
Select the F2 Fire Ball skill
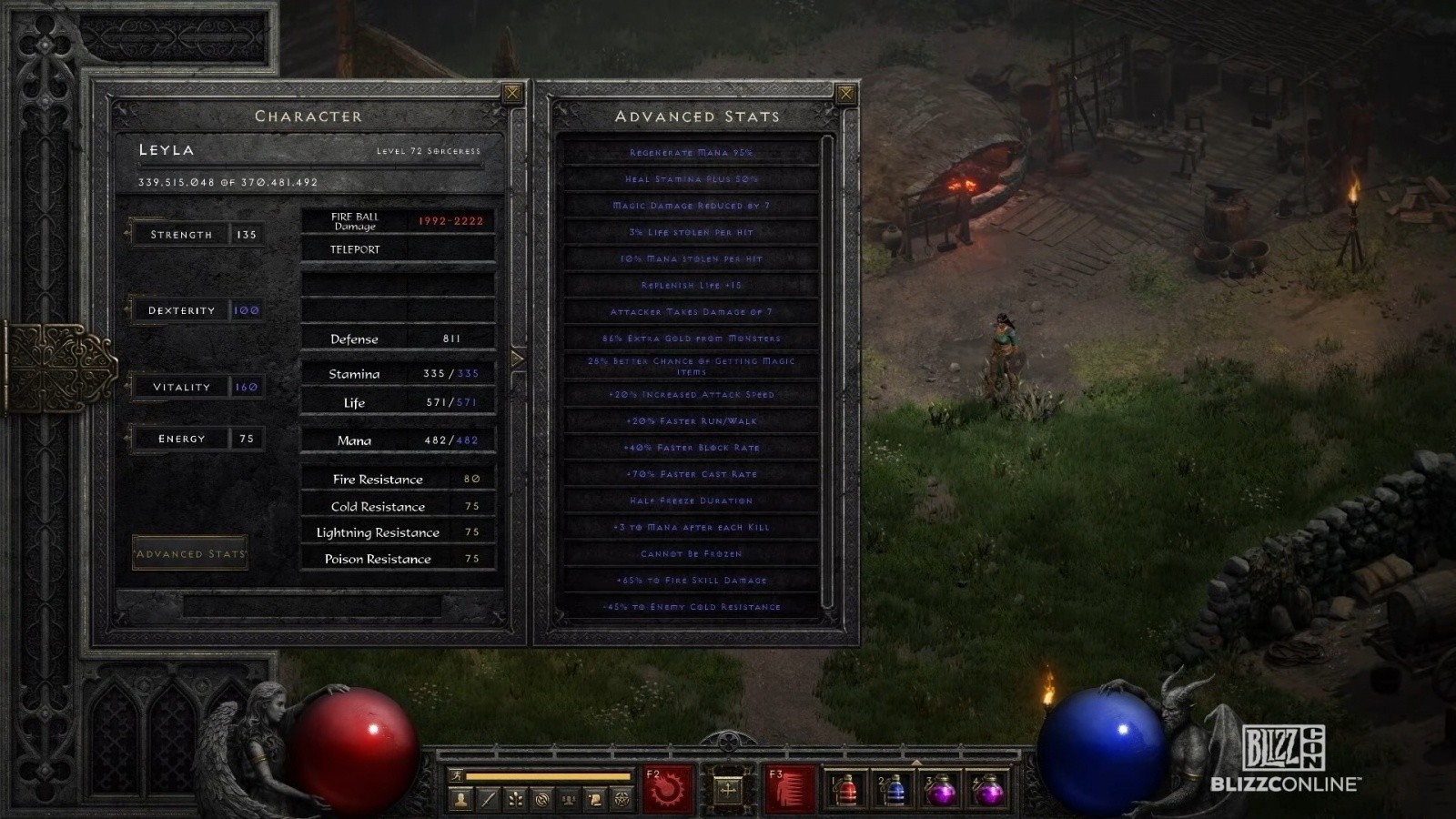click(x=669, y=788)
